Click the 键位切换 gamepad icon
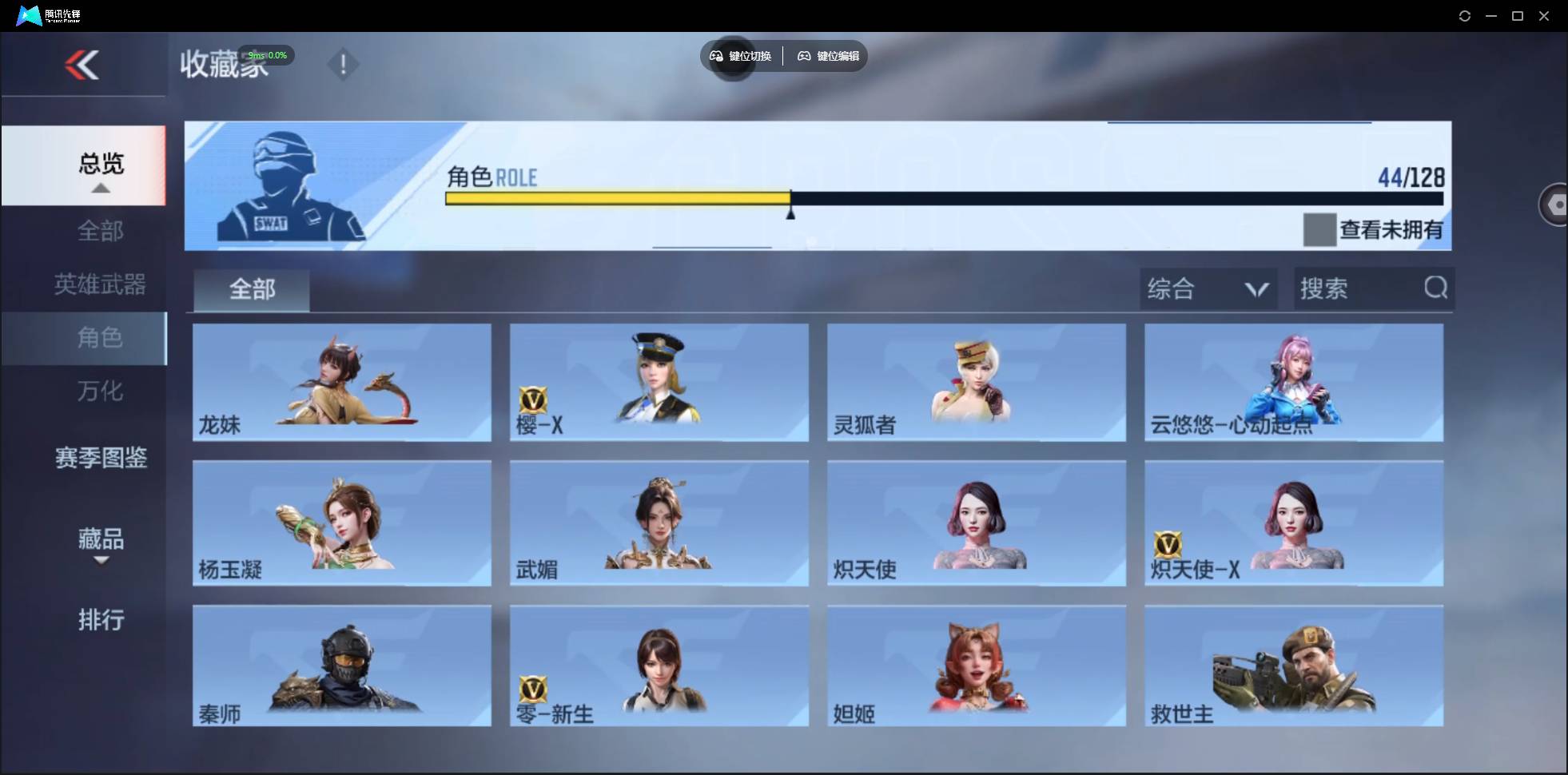This screenshot has height=775, width=1568. click(x=715, y=56)
